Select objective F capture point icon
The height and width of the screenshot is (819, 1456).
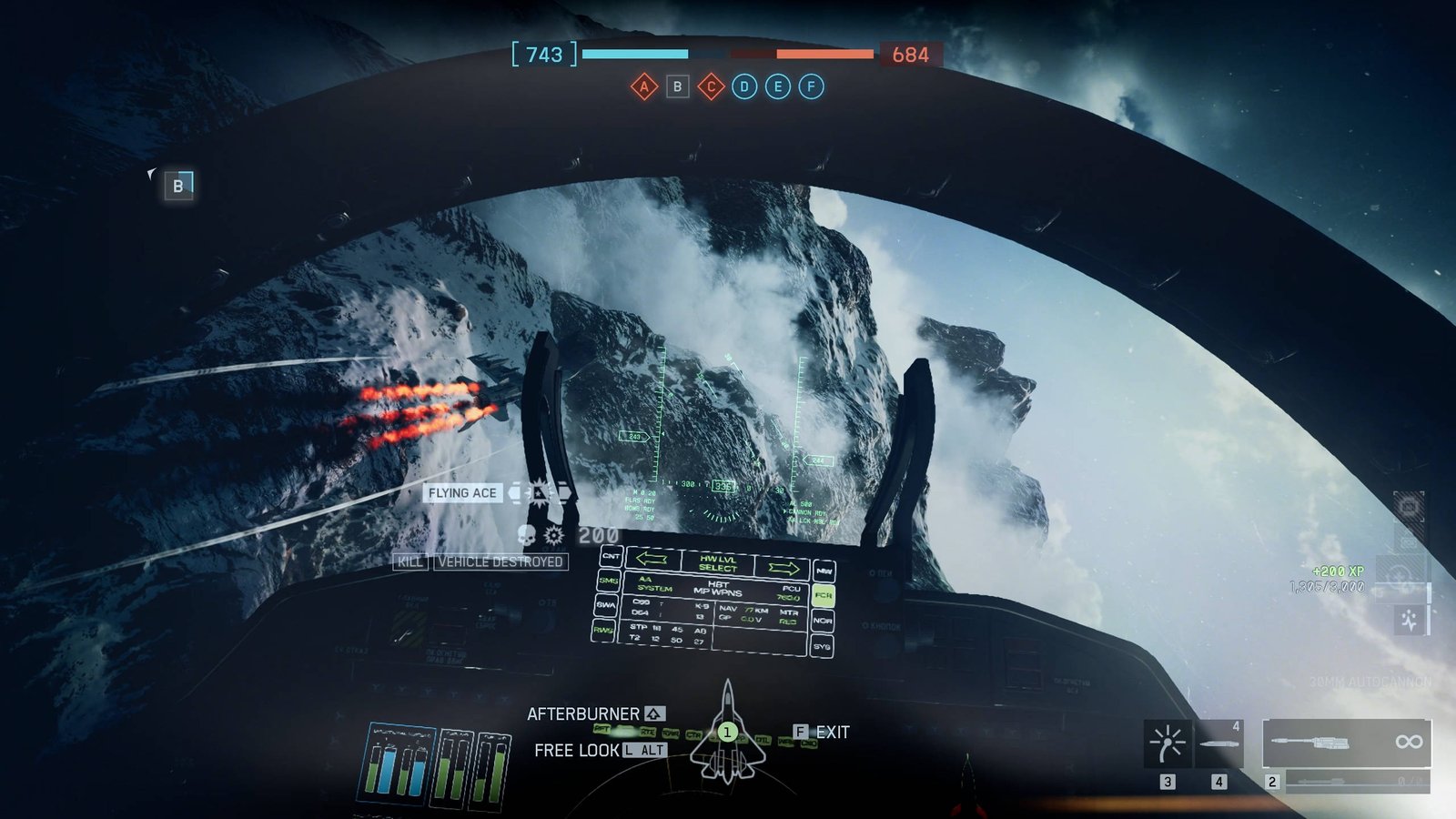[x=812, y=87]
